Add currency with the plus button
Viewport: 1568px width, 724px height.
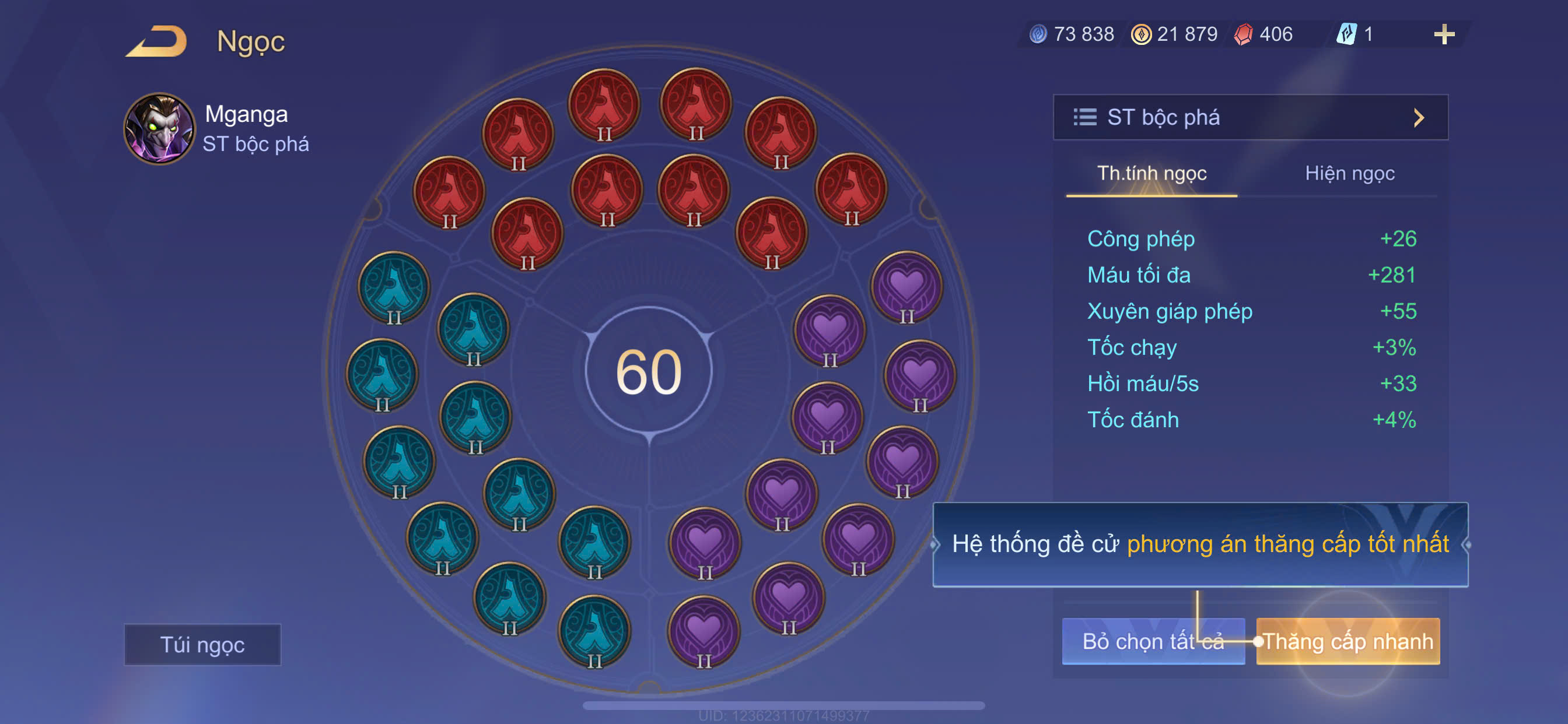pos(1443,34)
